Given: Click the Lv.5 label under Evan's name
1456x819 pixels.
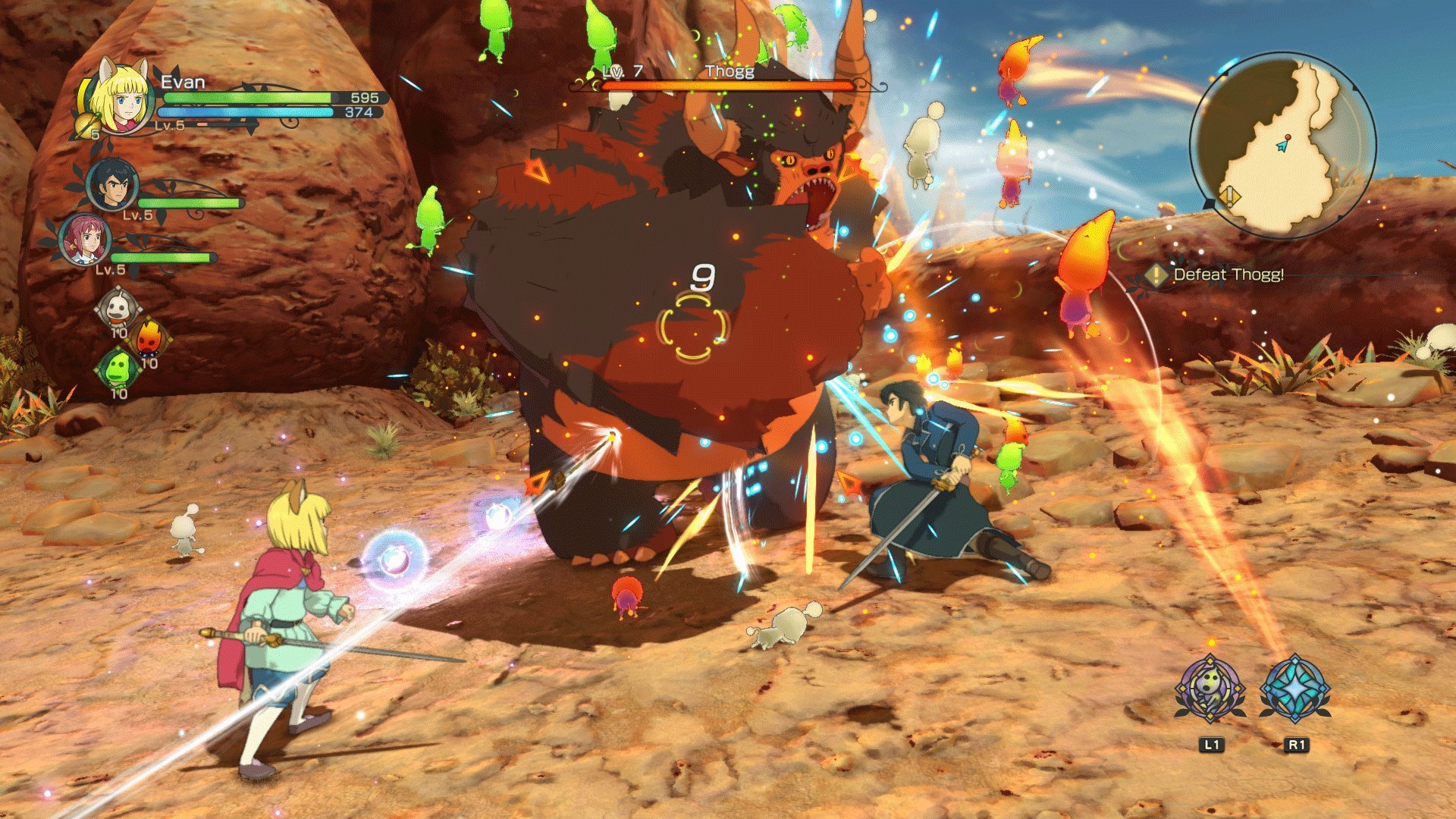Looking at the screenshot, I should pyautogui.click(x=168, y=127).
